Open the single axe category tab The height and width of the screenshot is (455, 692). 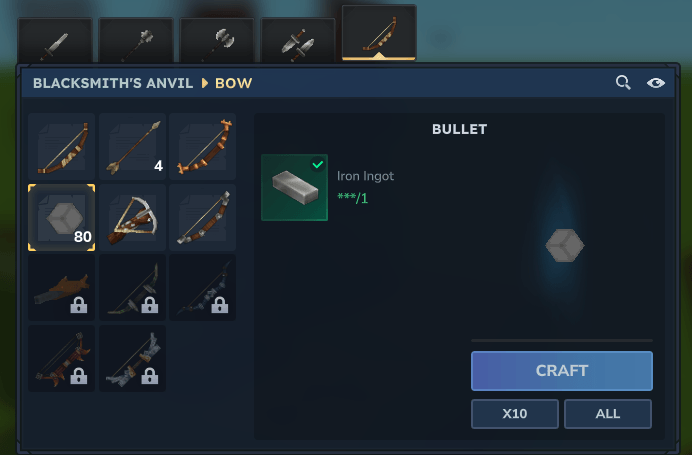coord(217,41)
